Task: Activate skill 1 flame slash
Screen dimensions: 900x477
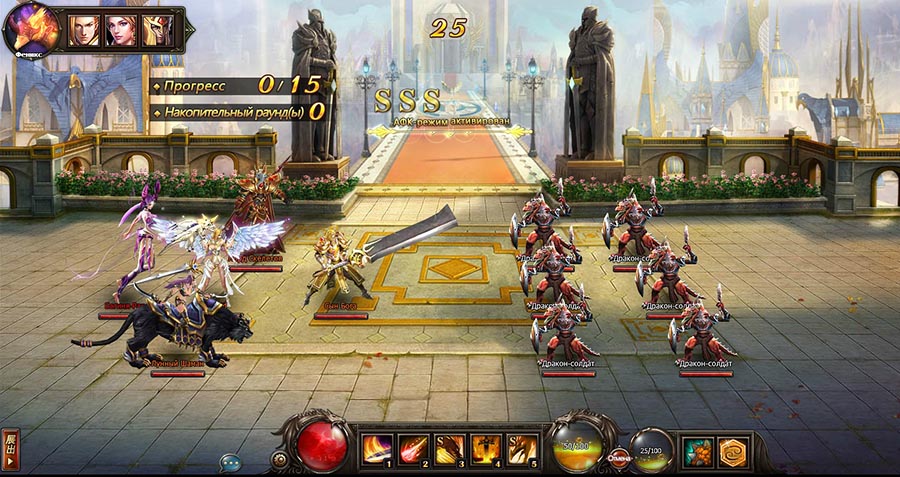Action: (376, 449)
